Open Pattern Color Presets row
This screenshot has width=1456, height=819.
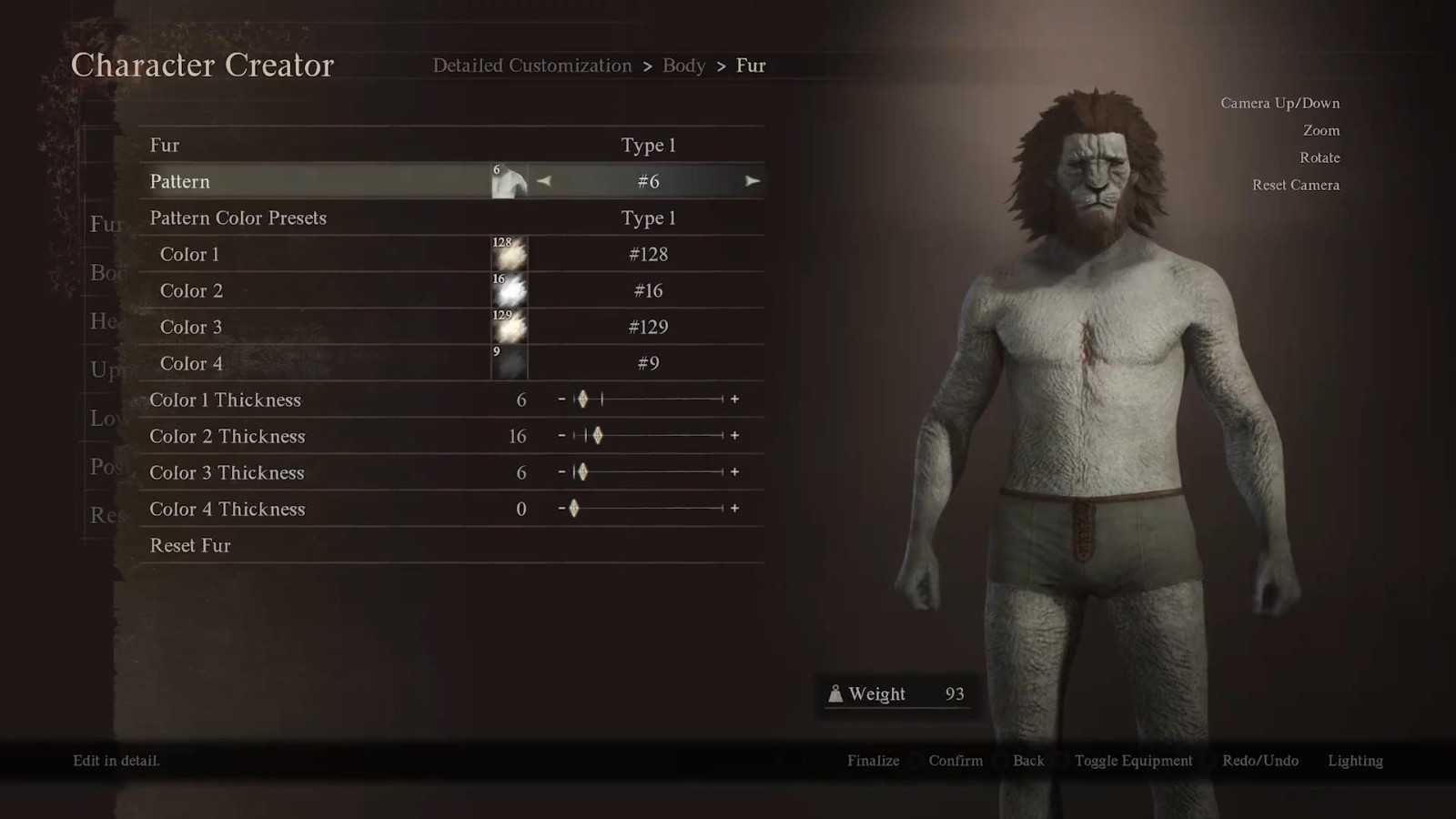450,218
